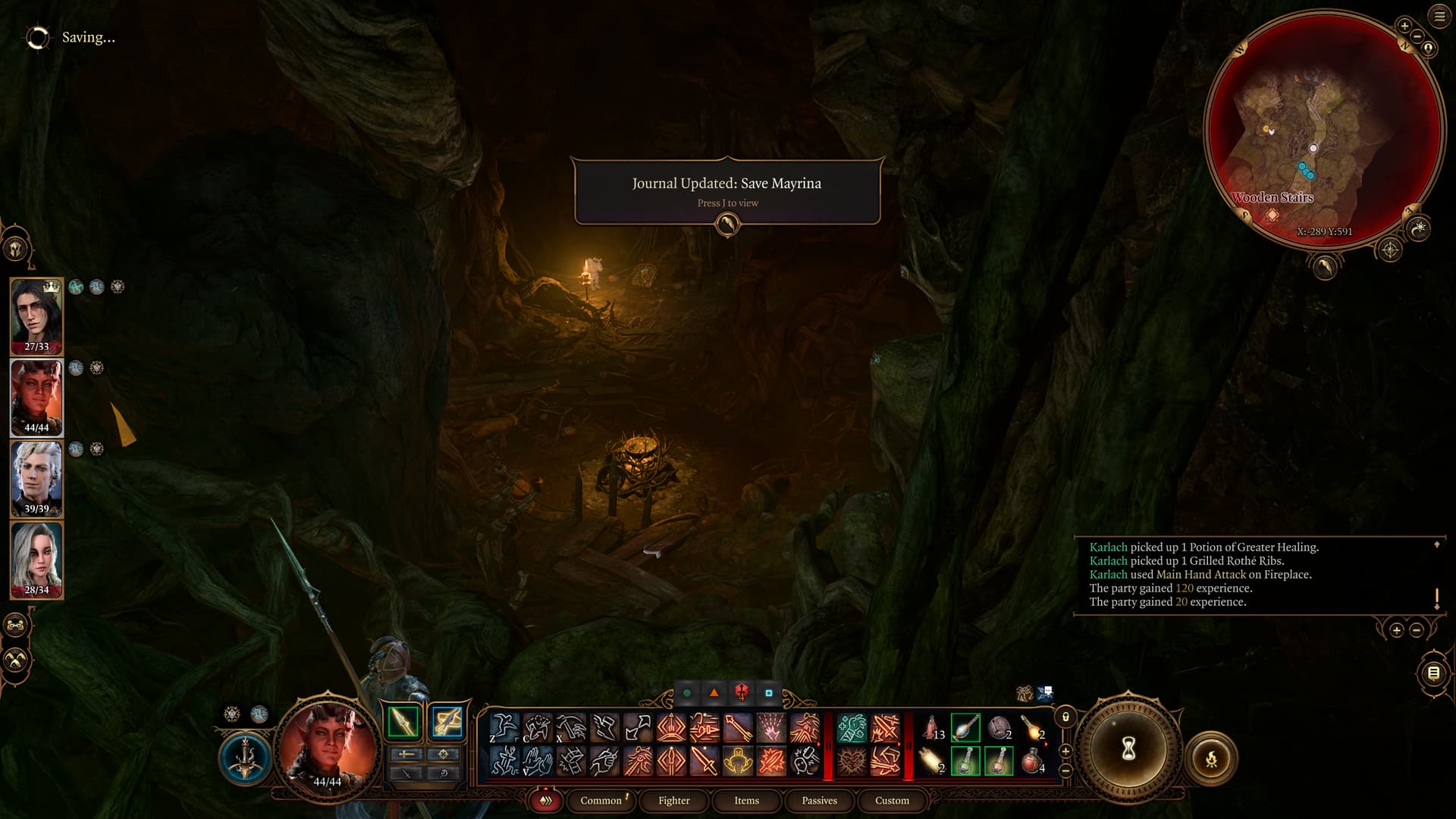Zoom in on the minimap
The height and width of the screenshot is (819, 1456).
click(1404, 26)
